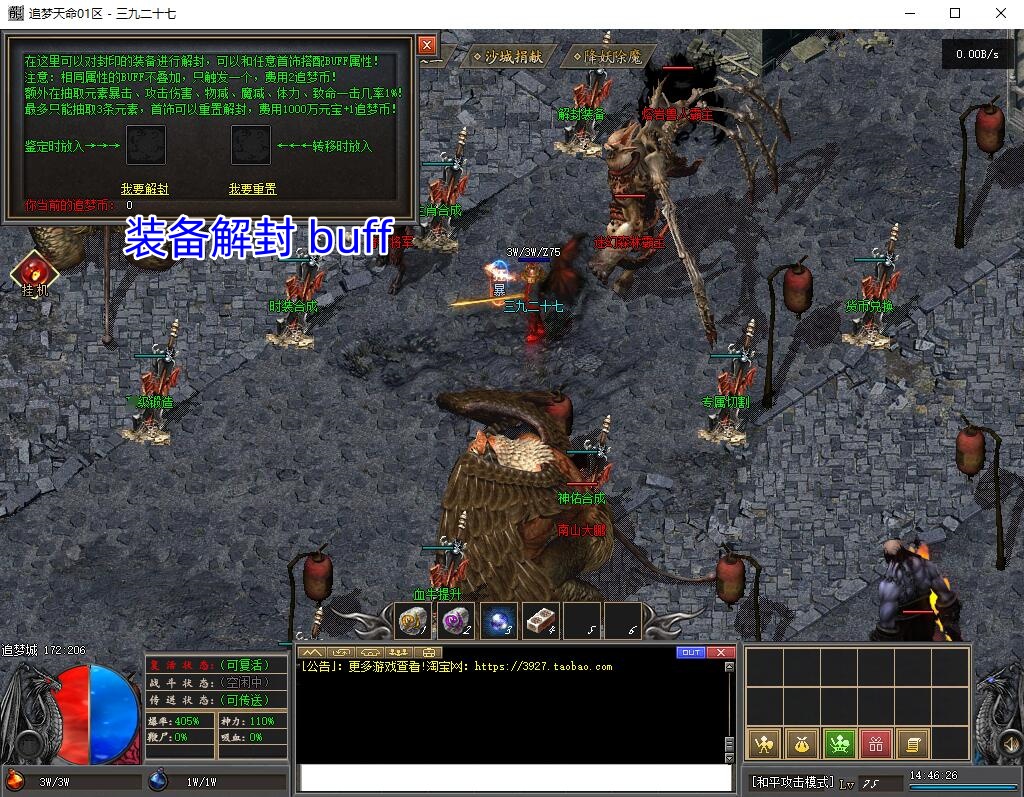This screenshot has width=1024, height=797.
Task: Select the 鉴定时放入 appraisal item slot
Action: [x=146, y=145]
